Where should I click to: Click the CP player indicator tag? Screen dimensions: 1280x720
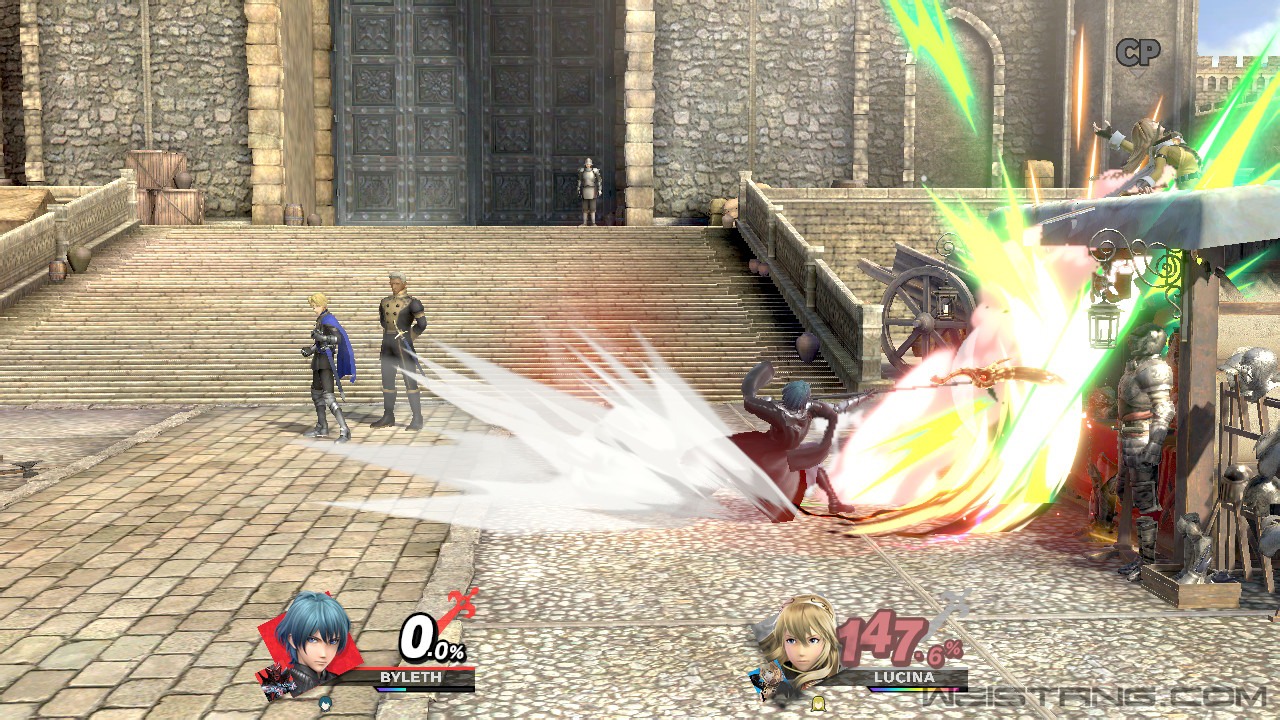(x=1137, y=53)
